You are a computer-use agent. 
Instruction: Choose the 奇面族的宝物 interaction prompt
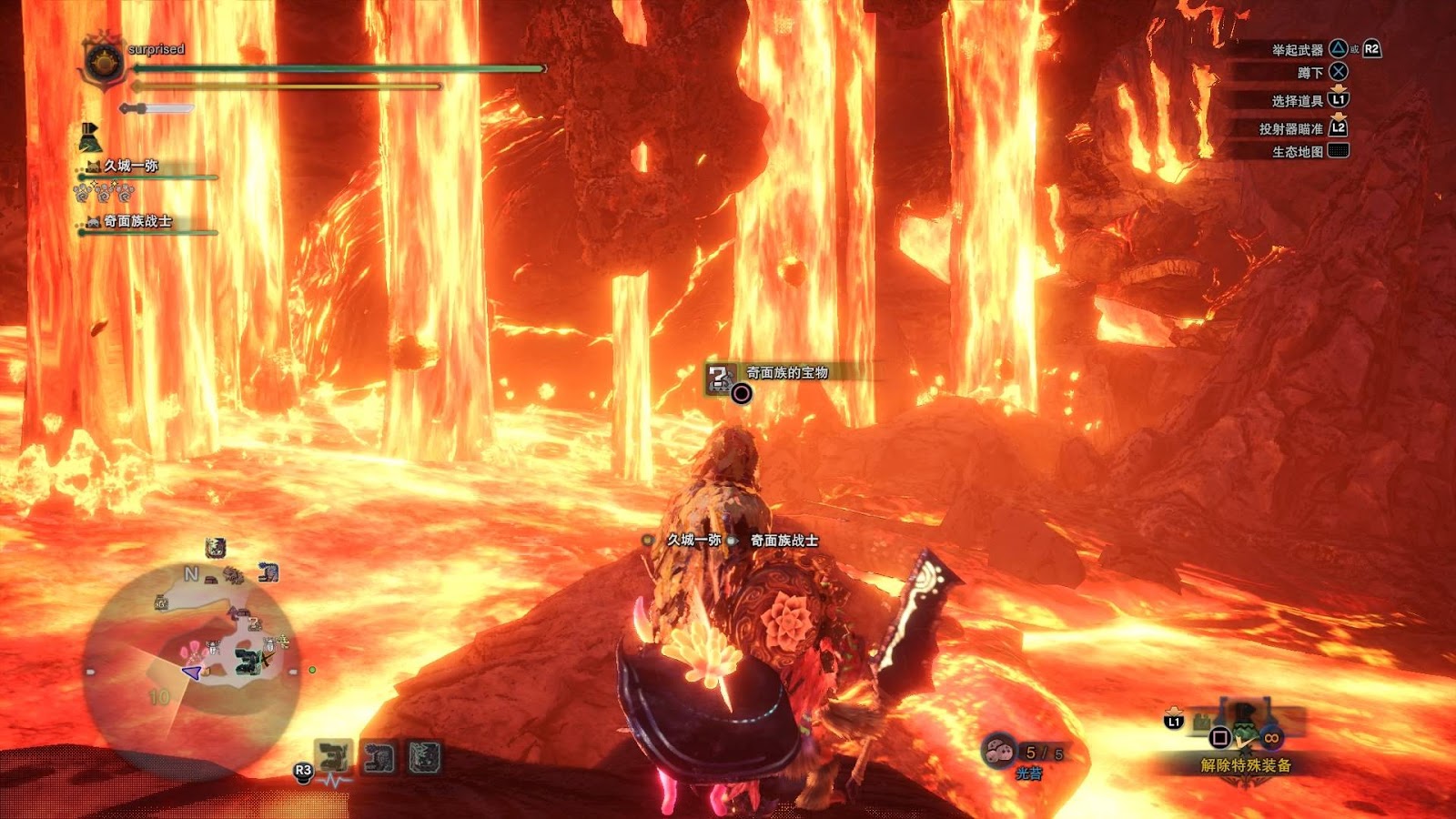786,373
